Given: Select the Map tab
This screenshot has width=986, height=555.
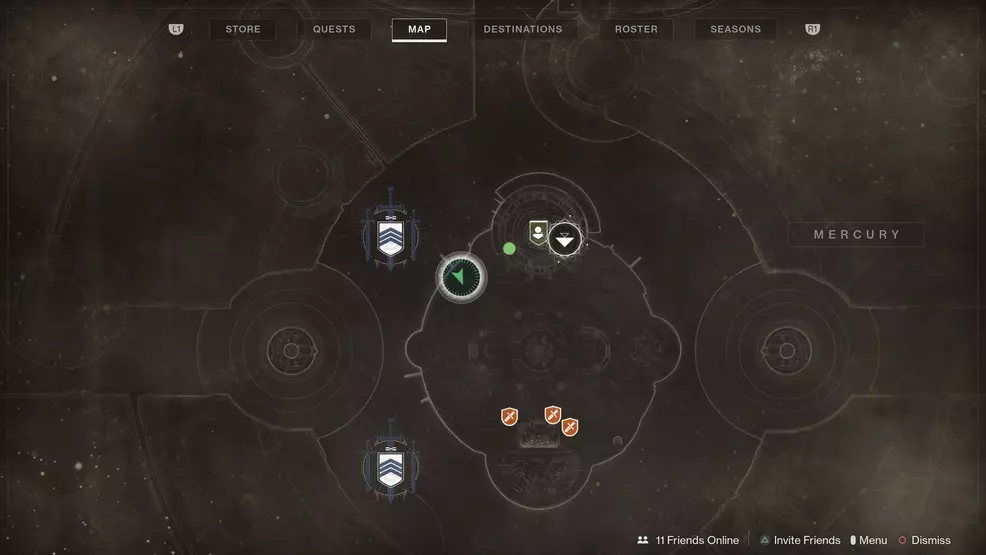Looking at the screenshot, I should (x=419, y=30).
